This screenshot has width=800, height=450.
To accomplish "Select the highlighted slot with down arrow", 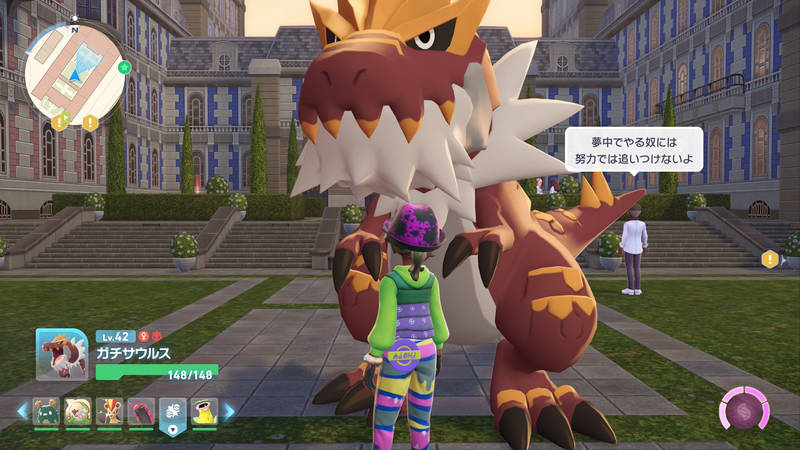I will pos(172,413).
